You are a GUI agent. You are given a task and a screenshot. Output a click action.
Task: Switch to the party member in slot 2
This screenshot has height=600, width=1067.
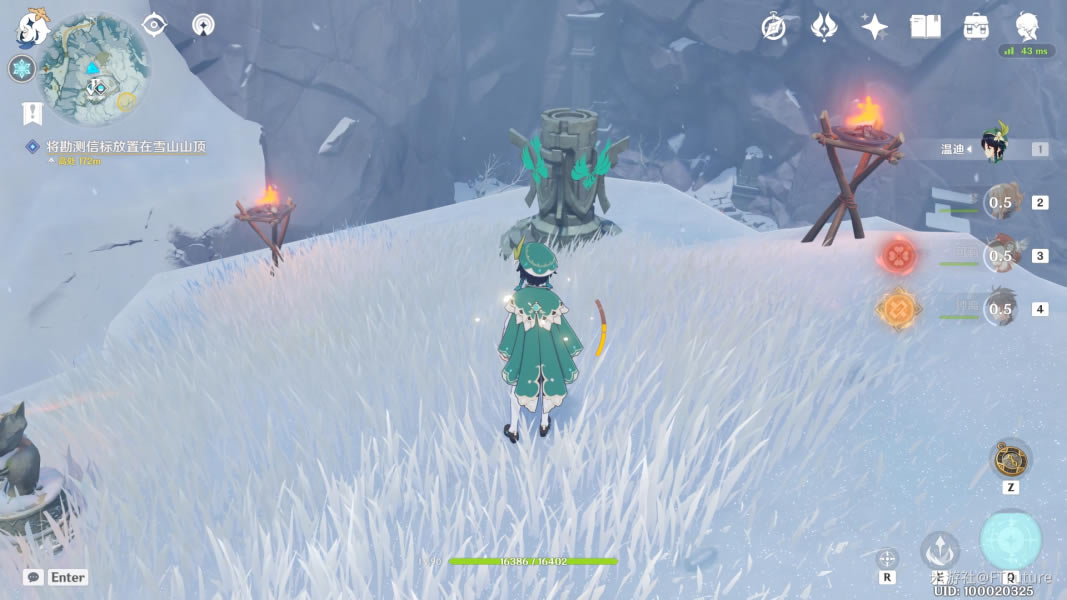click(1000, 202)
